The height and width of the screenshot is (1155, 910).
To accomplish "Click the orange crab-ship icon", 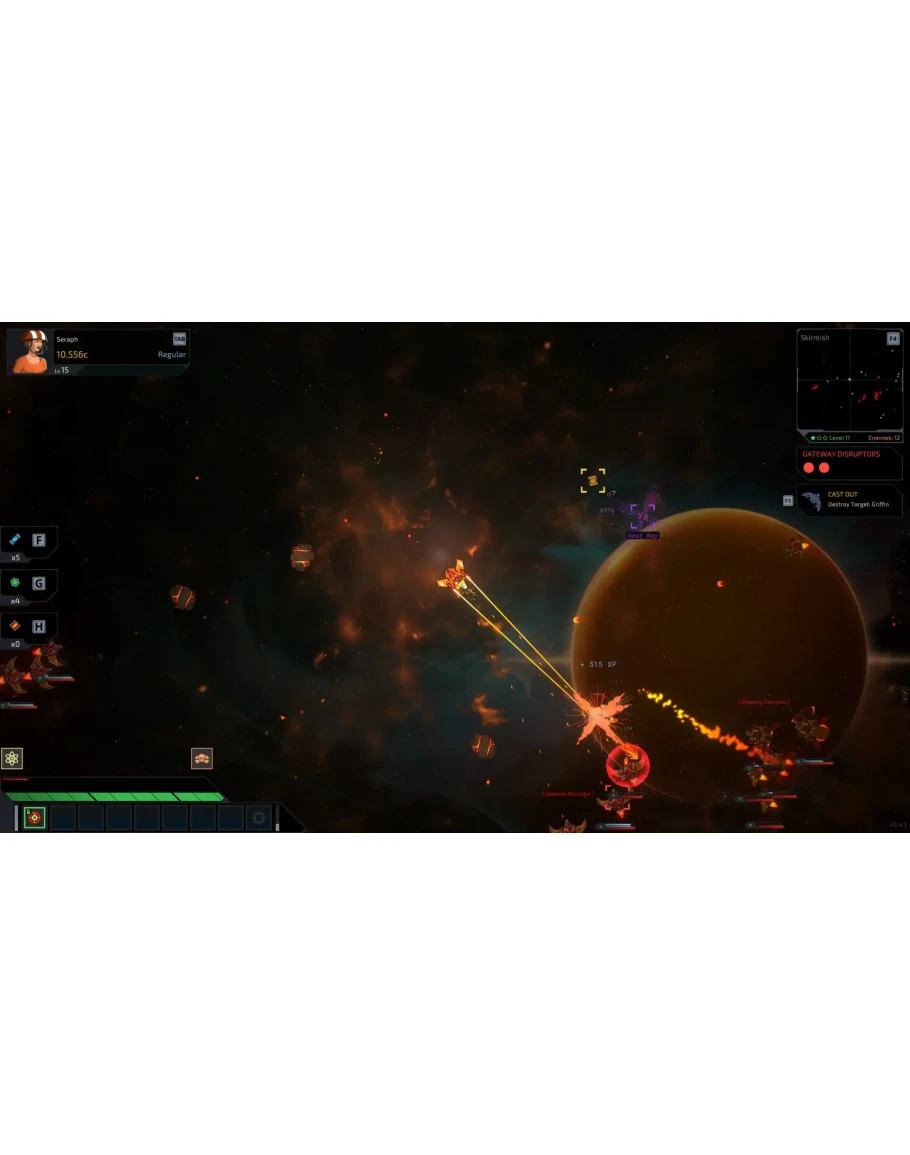I will [202, 758].
